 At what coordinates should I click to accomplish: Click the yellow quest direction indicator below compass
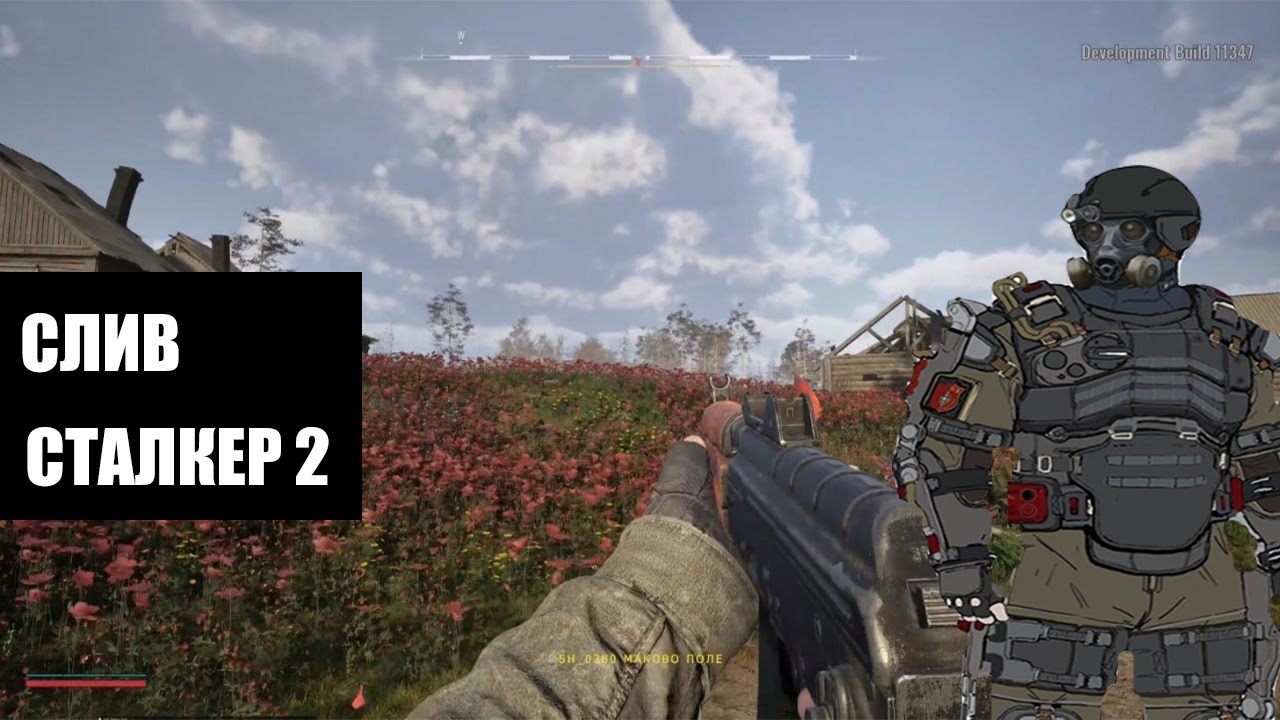[640, 66]
